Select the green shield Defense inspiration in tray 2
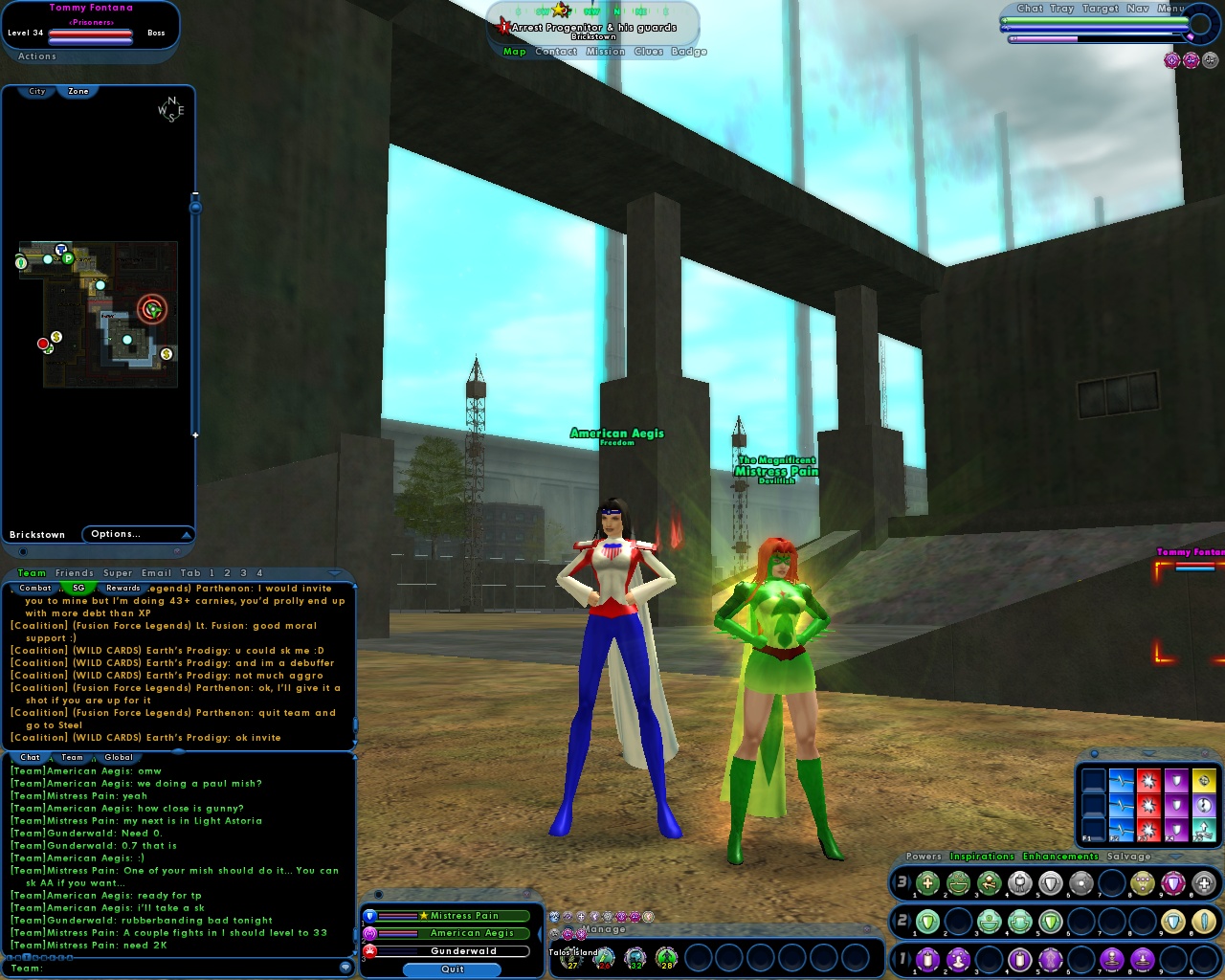This screenshot has height=980, width=1225. pos(928,921)
